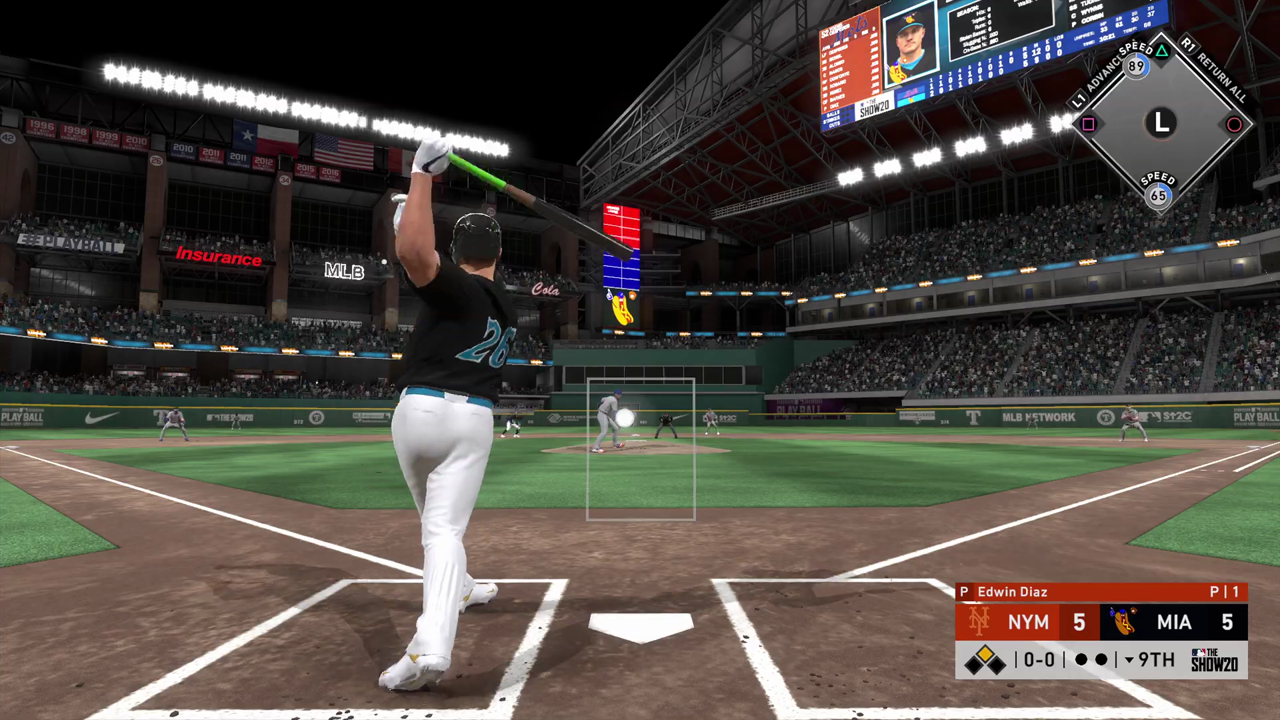Click the circle button icon on the runner diamond
This screenshot has width=1280, height=720.
(1236, 124)
